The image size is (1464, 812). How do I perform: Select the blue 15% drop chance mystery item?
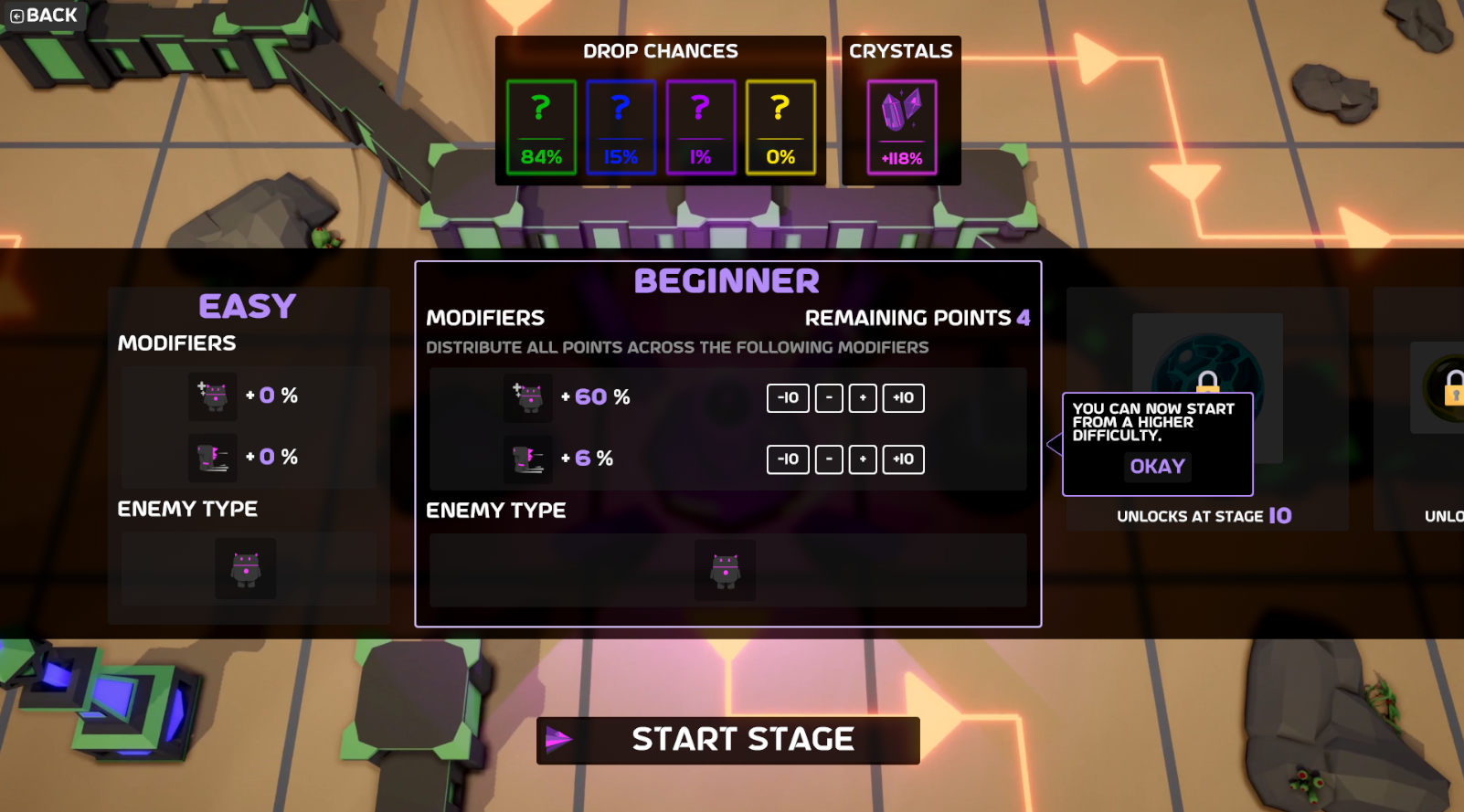(x=620, y=123)
